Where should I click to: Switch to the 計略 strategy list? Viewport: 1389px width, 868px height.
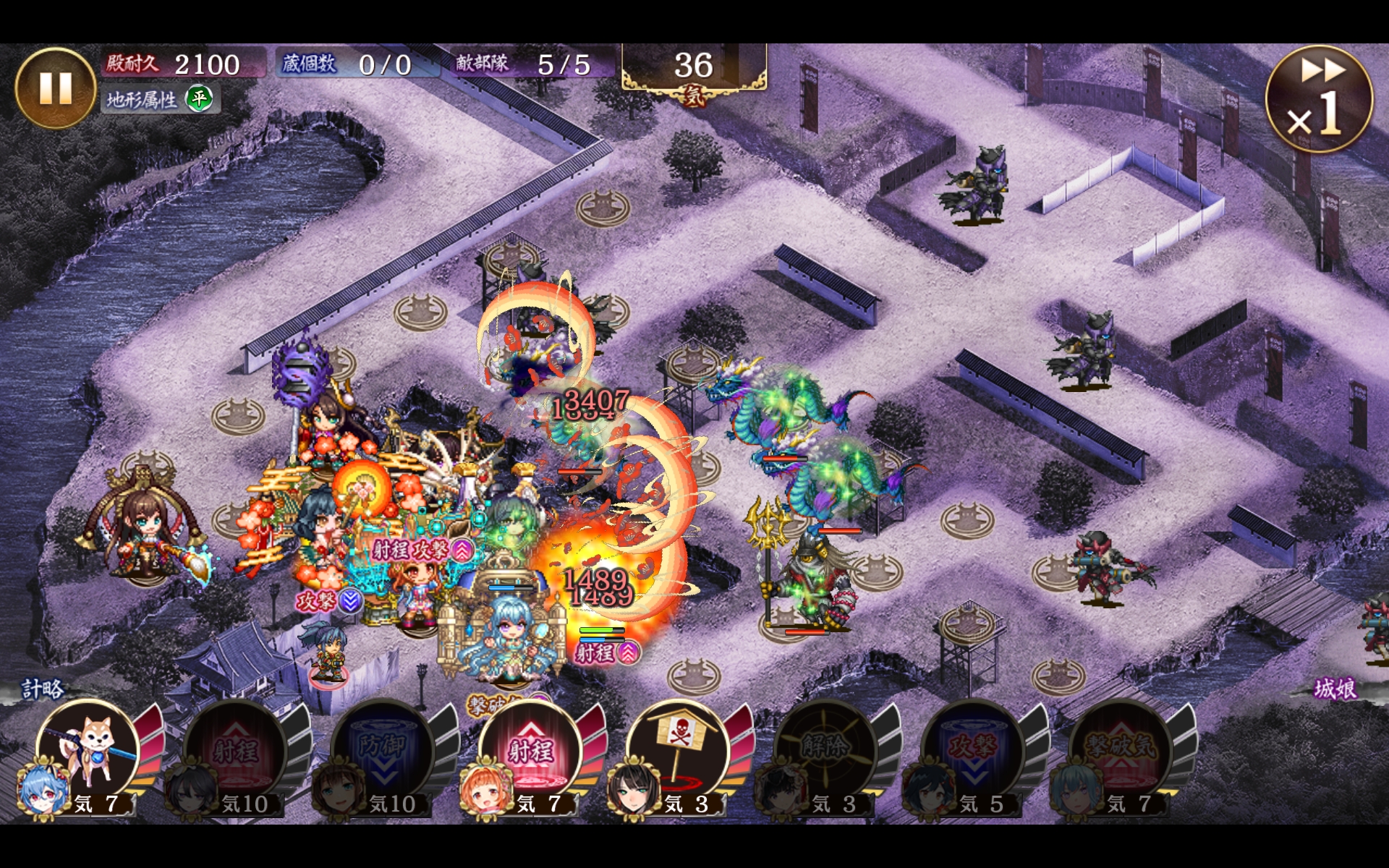click(42, 689)
